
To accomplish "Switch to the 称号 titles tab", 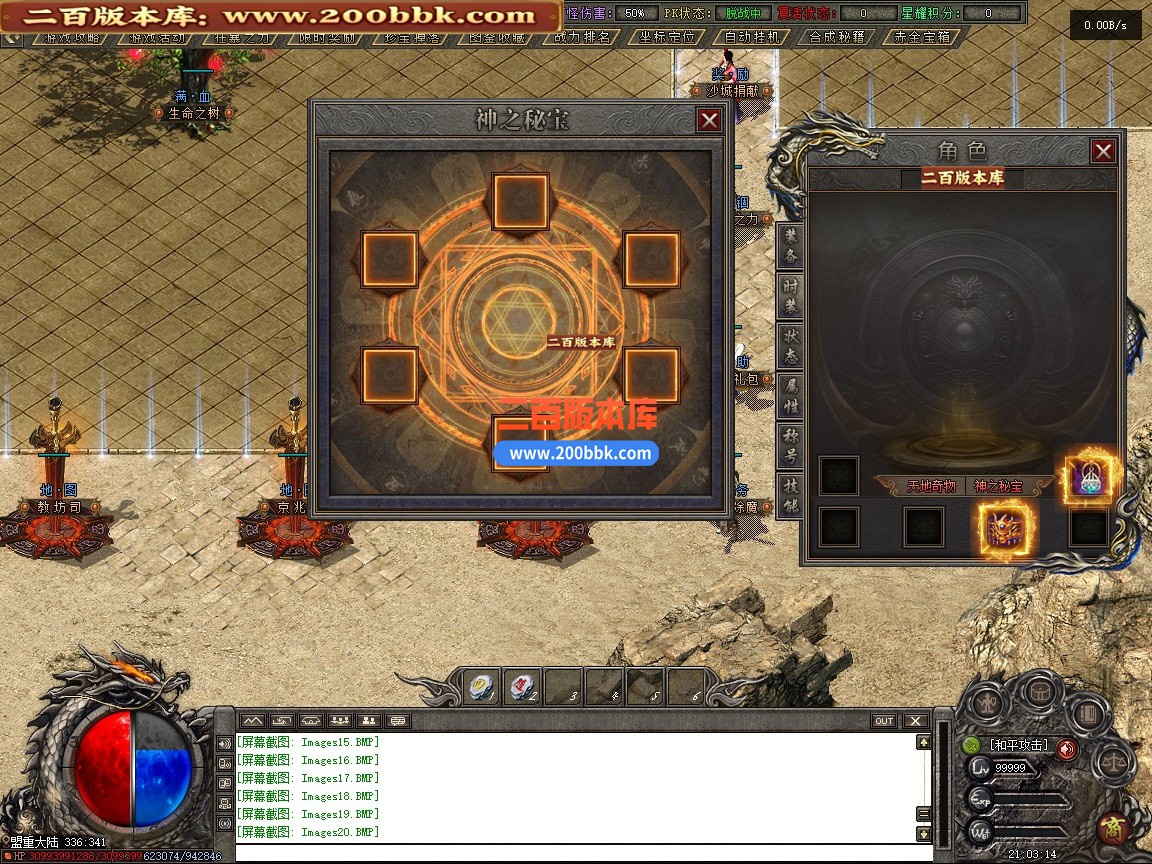I will click(x=791, y=446).
